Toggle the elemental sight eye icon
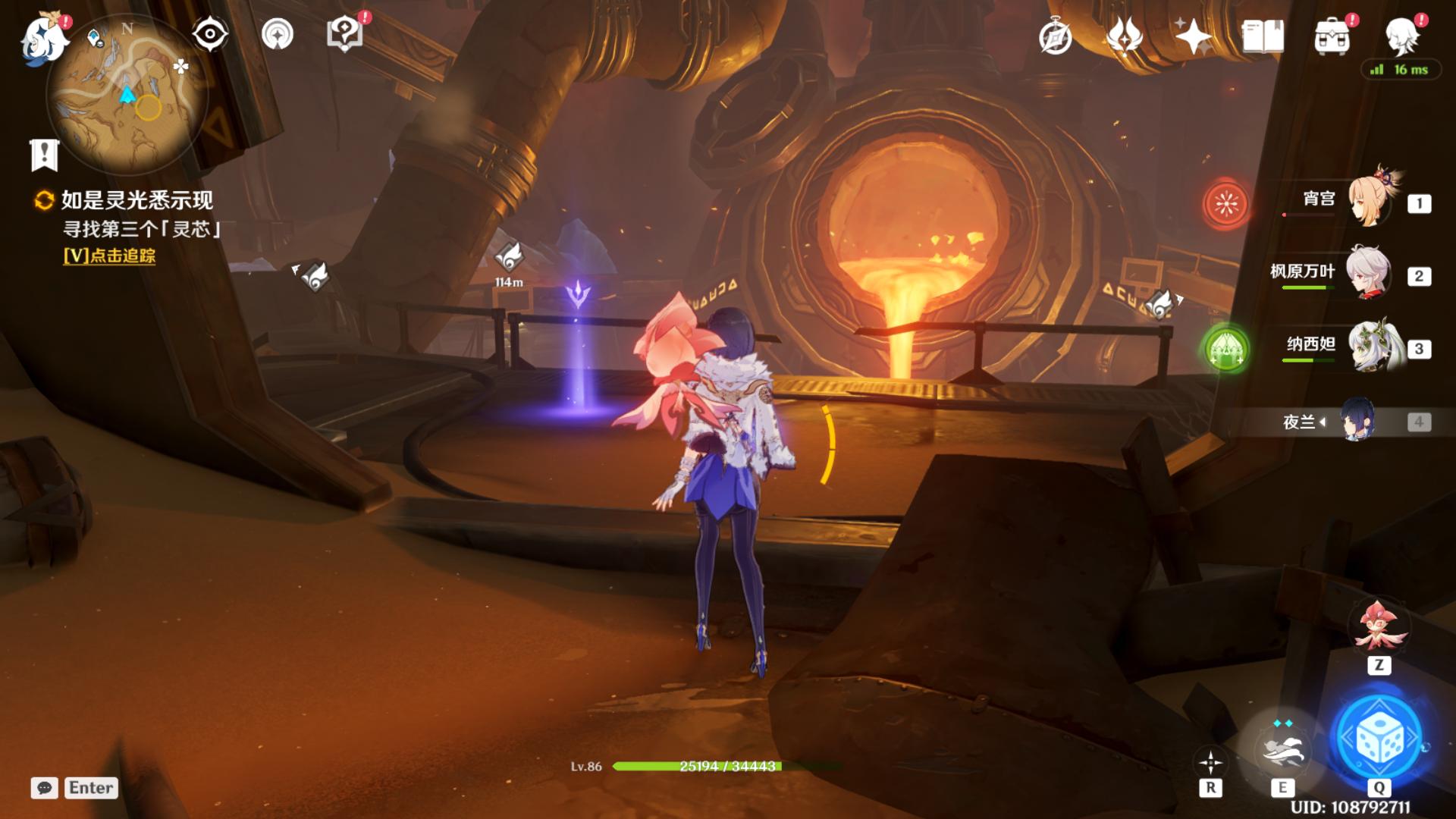1456x819 pixels. (210, 35)
